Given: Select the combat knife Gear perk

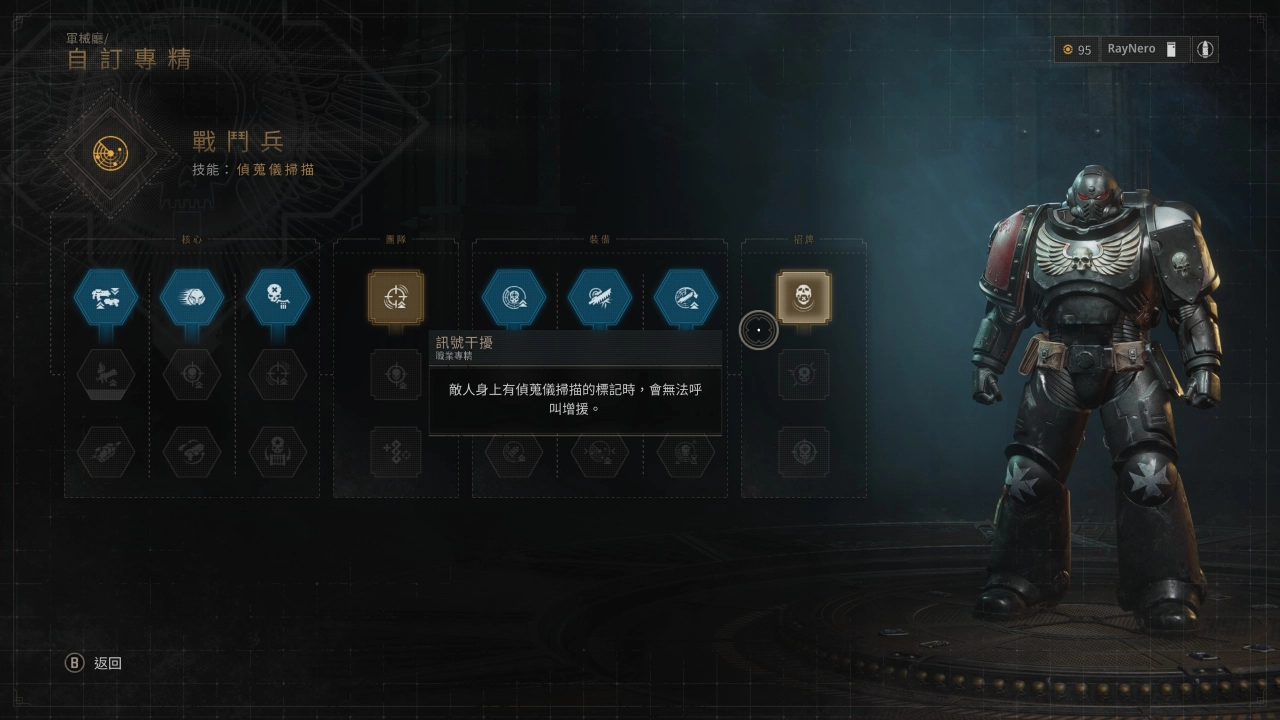Looking at the screenshot, I should [686, 297].
